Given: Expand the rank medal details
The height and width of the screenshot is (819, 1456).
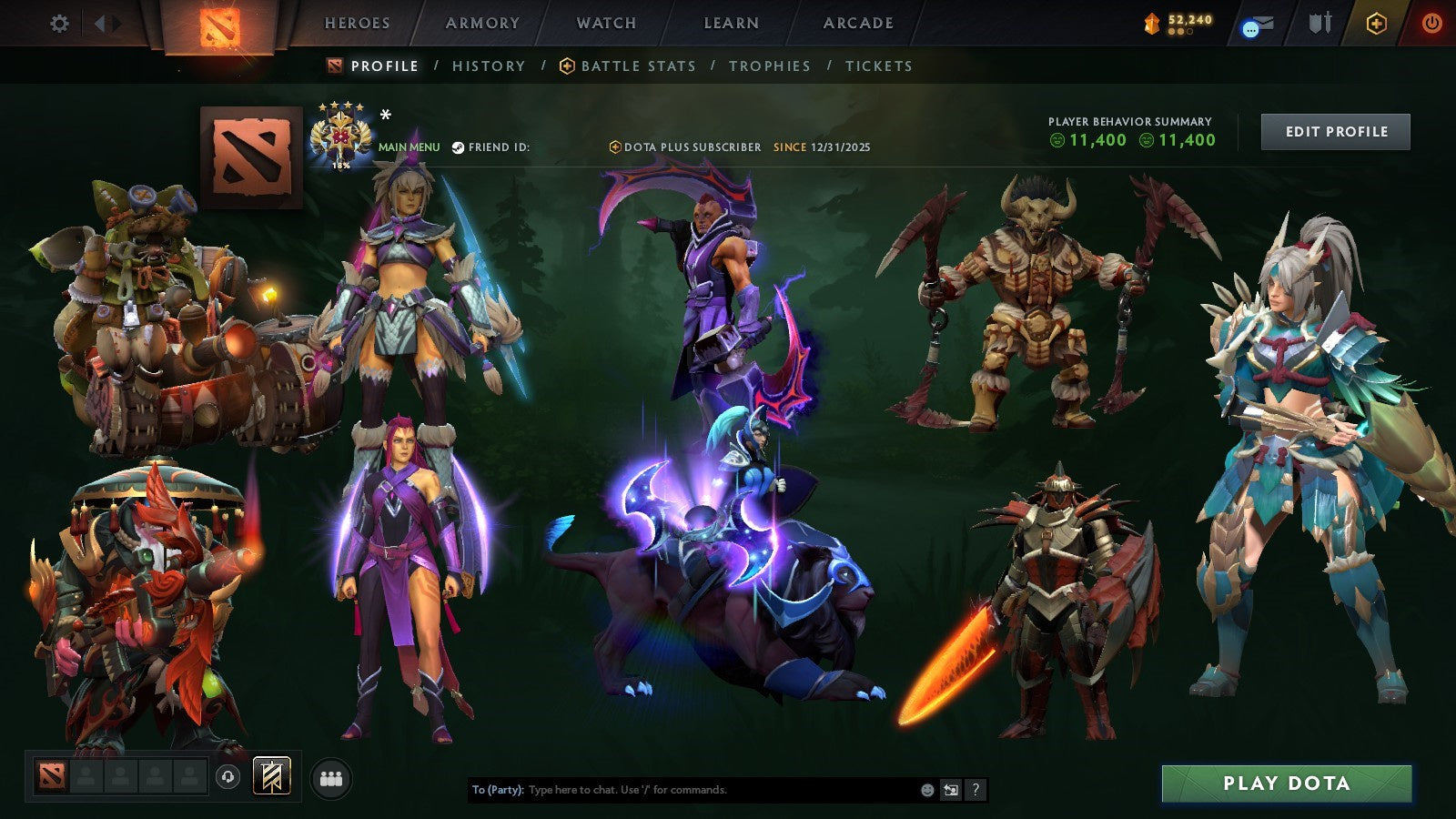Looking at the screenshot, I should tap(340, 132).
